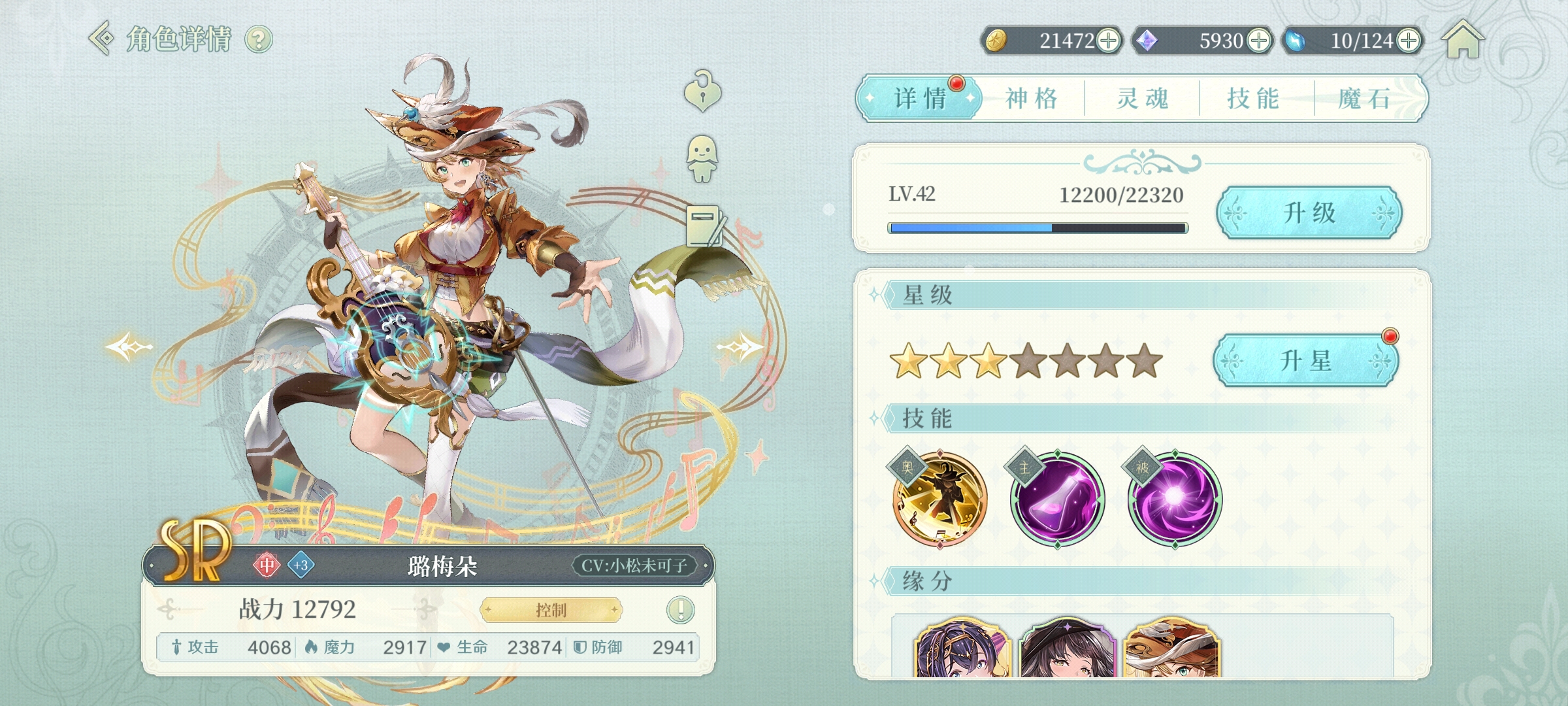Tap the 升星 star-up button
This screenshot has height=706, width=1568.
[1305, 361]
